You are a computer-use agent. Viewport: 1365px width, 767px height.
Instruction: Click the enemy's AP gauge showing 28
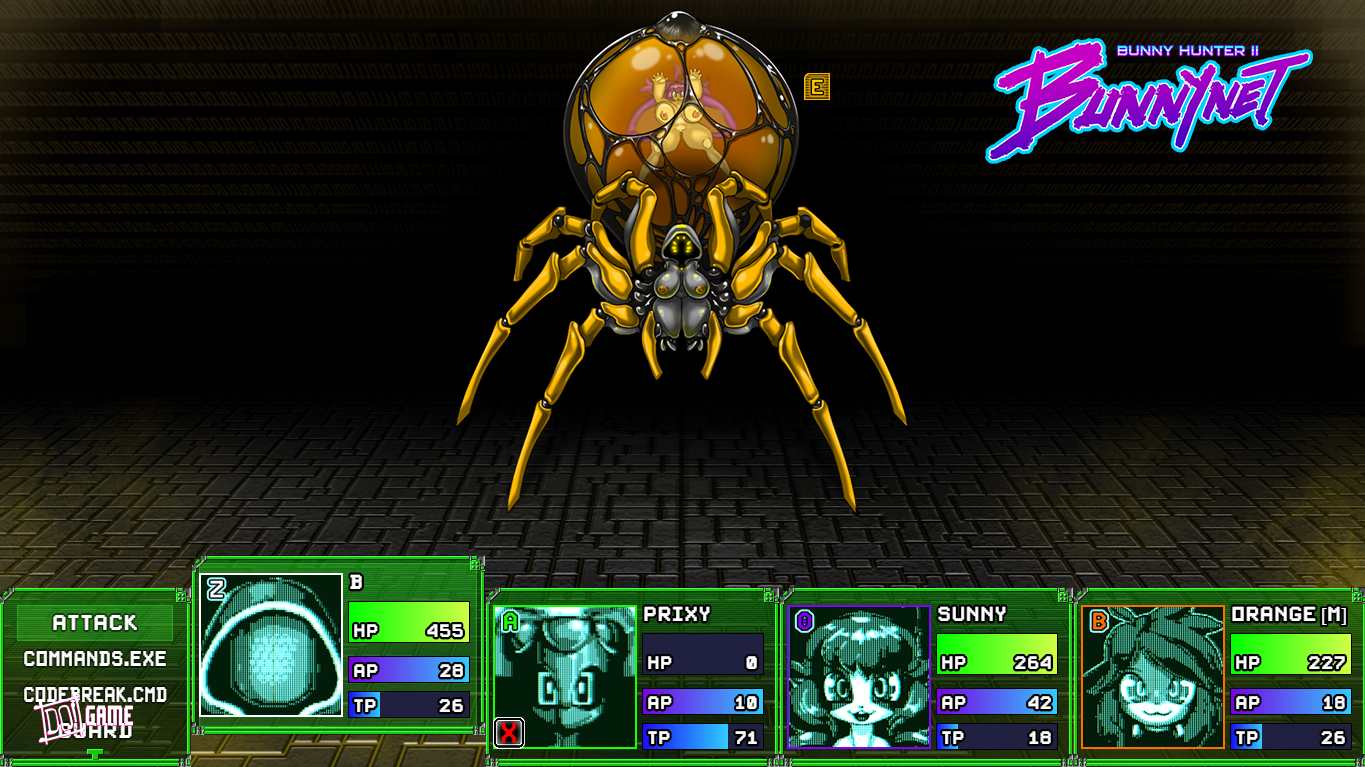pyautogui.click(x=410, y=670)
